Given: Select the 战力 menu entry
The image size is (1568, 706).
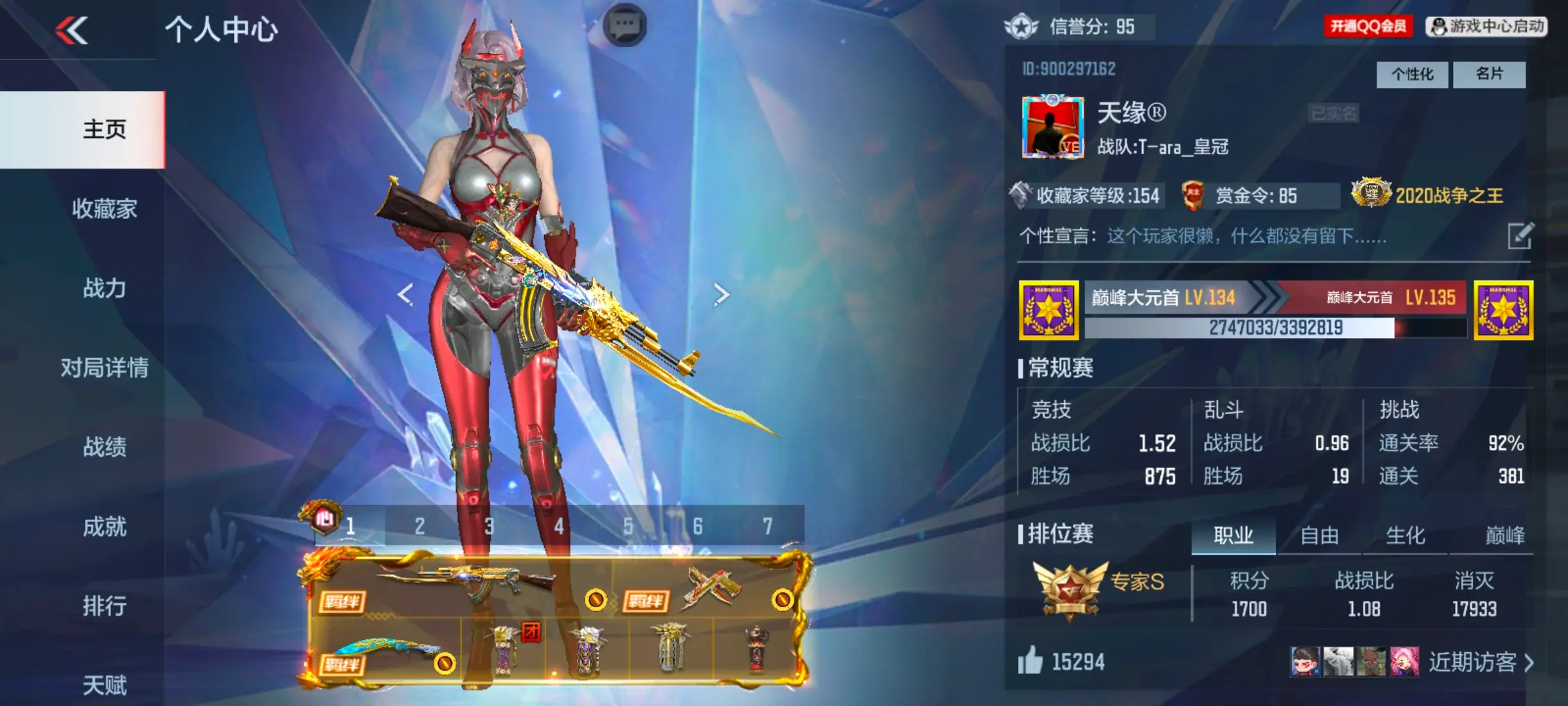Looking at the screenshot, I should (105, 288).
